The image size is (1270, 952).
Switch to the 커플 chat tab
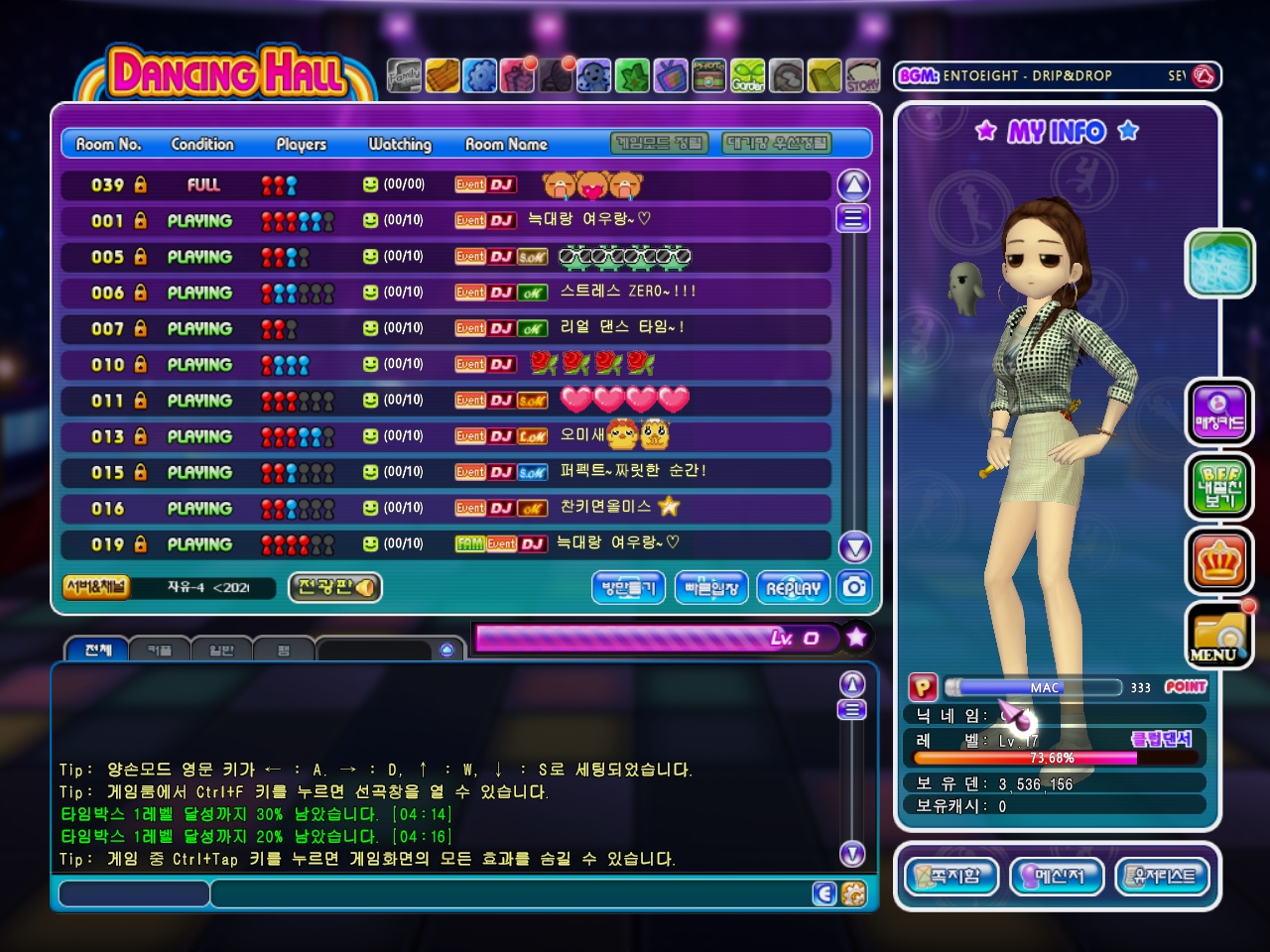(159, 651)
